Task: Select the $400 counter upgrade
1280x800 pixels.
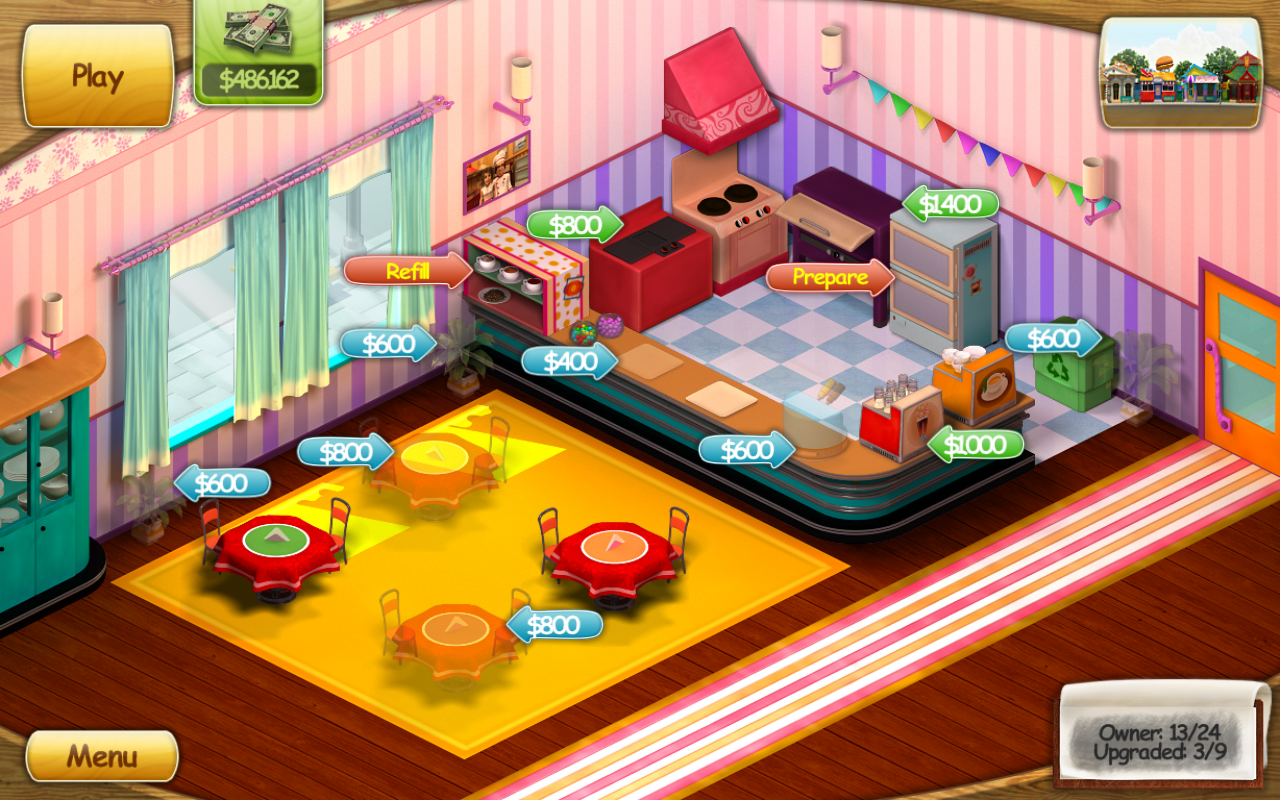Action: tap(570, 361)
